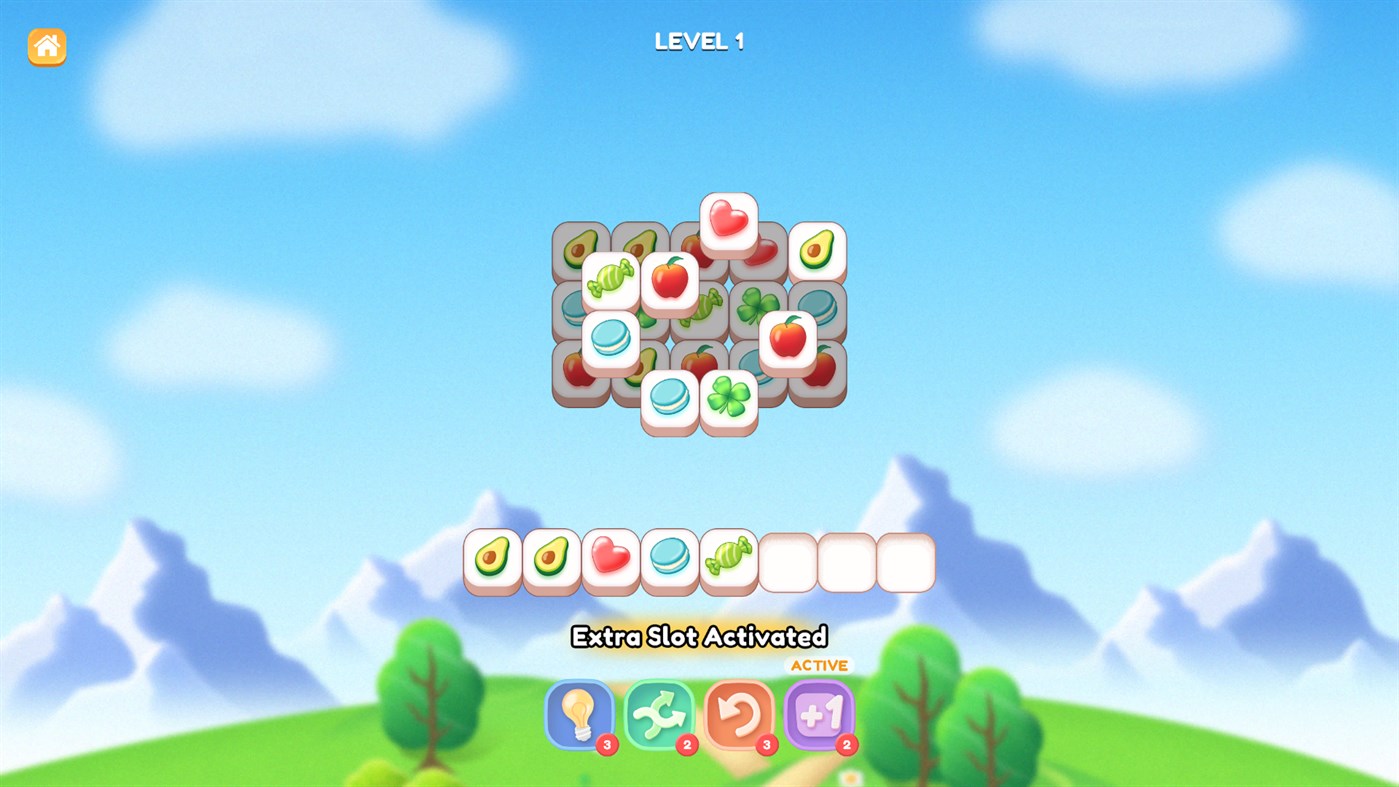
Task: Use the hint lightbulb booster
Action: click(580, 714)
